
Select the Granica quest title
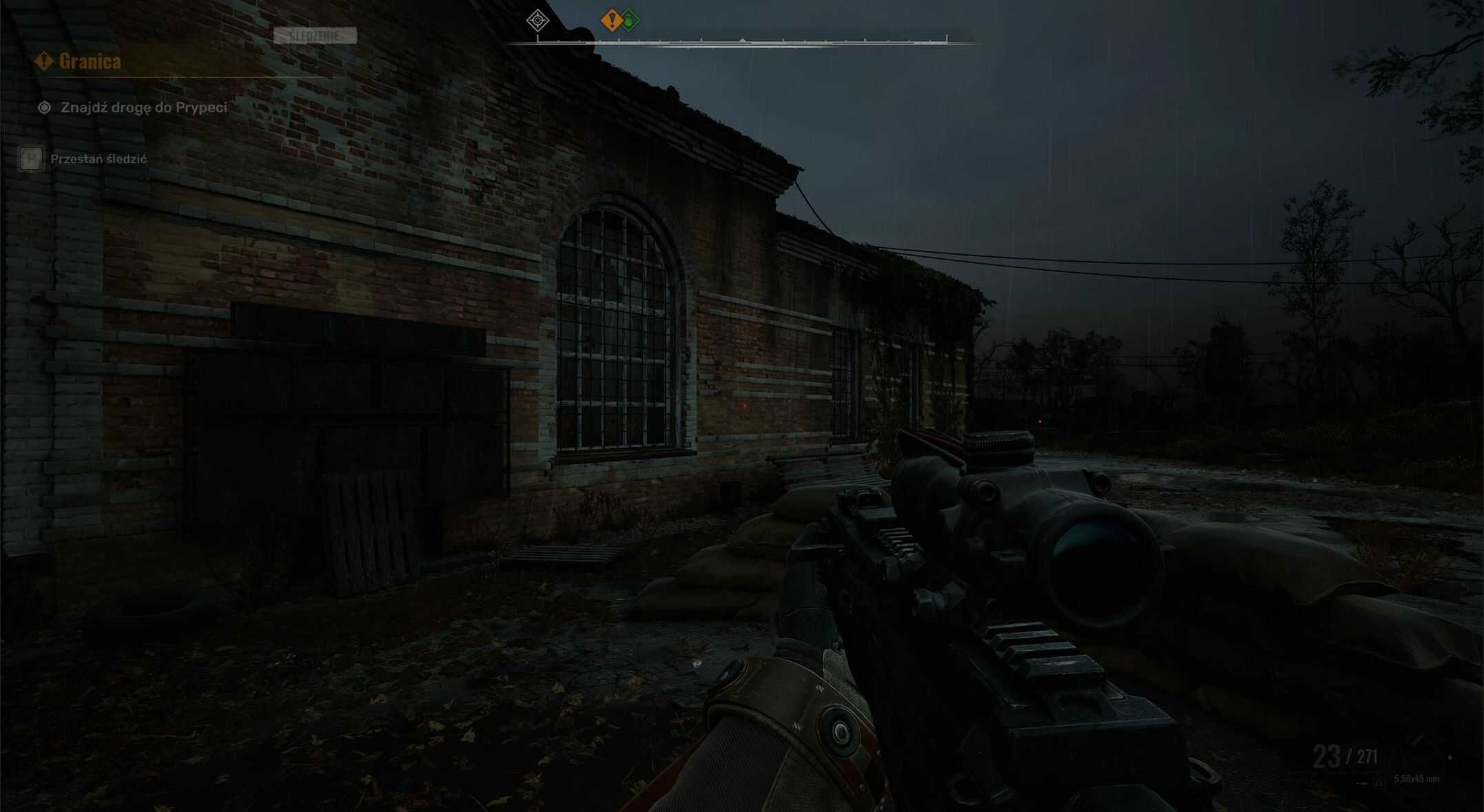click(x=90, y=61)
